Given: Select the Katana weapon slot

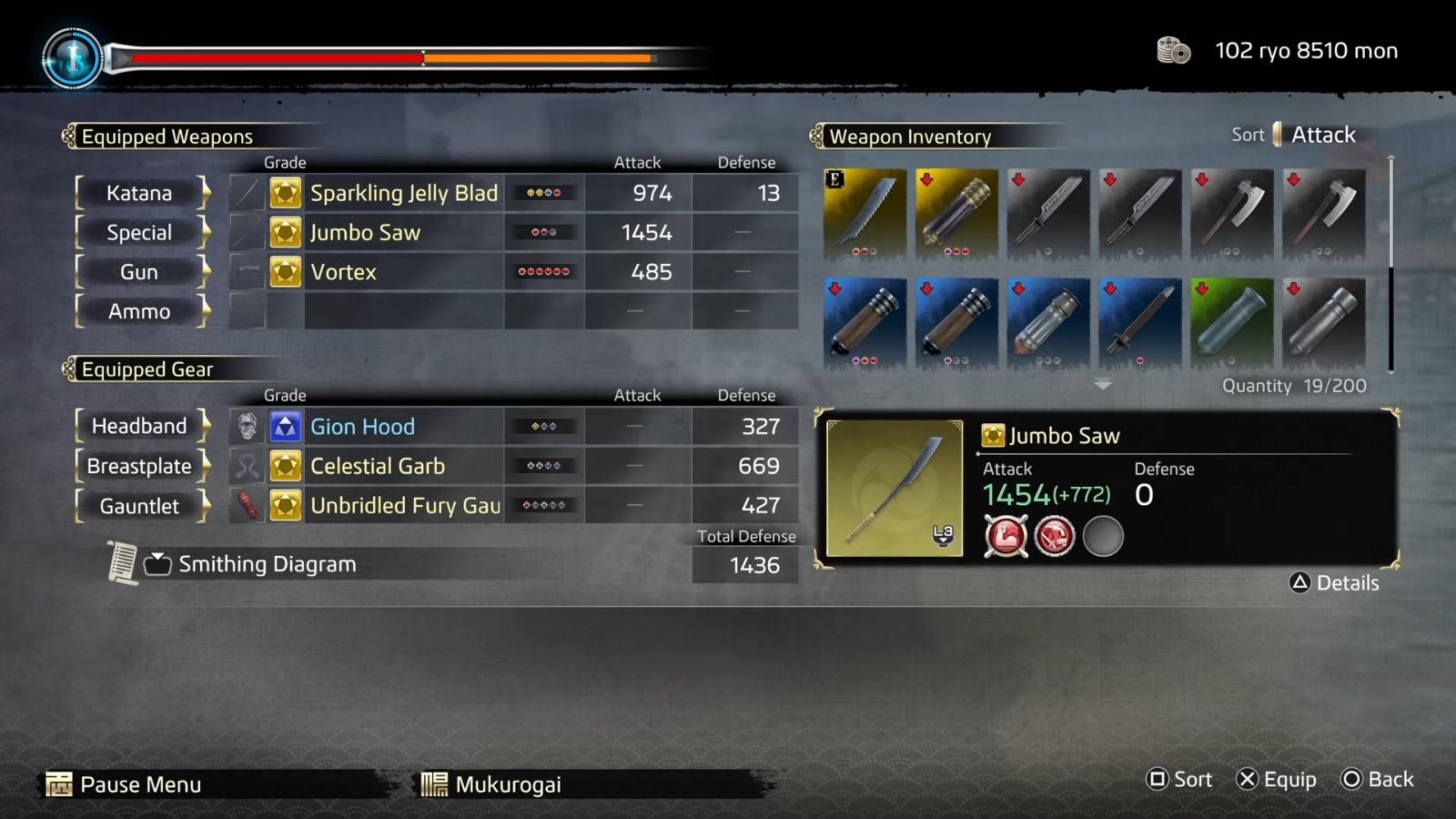Looking at the screenshot, I should (141, 193).
